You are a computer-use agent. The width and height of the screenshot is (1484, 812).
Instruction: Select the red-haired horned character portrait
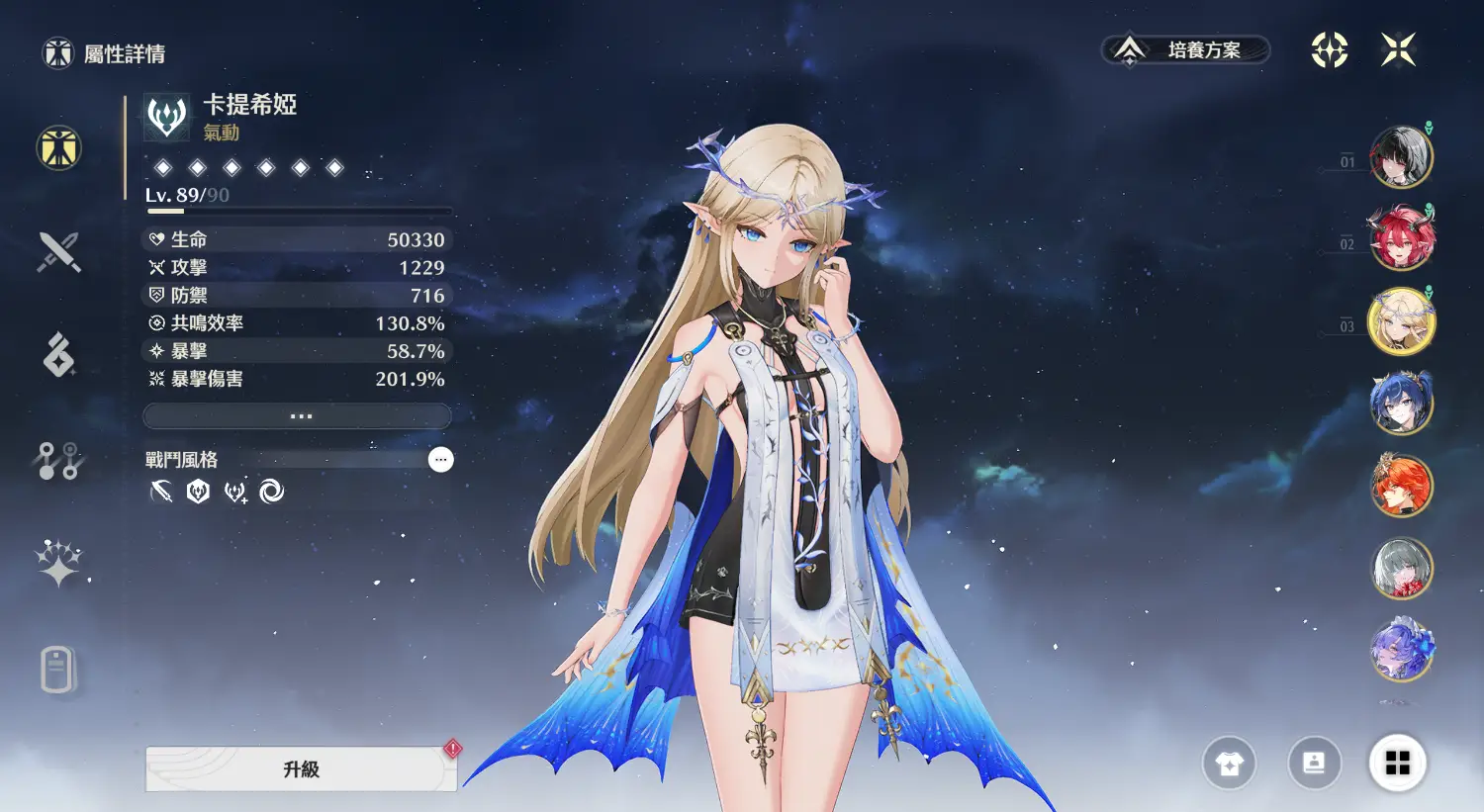1401,238
